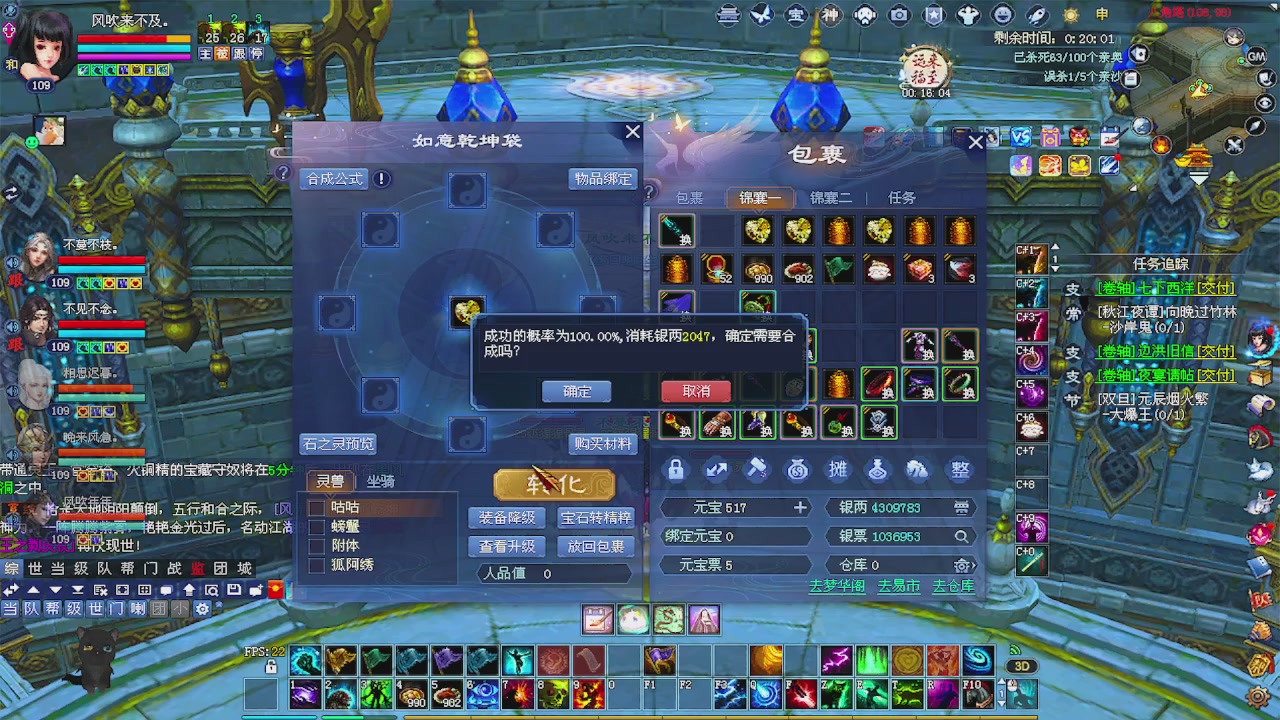Click the lock icon in the bag toolbar
This screenshot has width=1280, height=720.
[x=677, y=469]
